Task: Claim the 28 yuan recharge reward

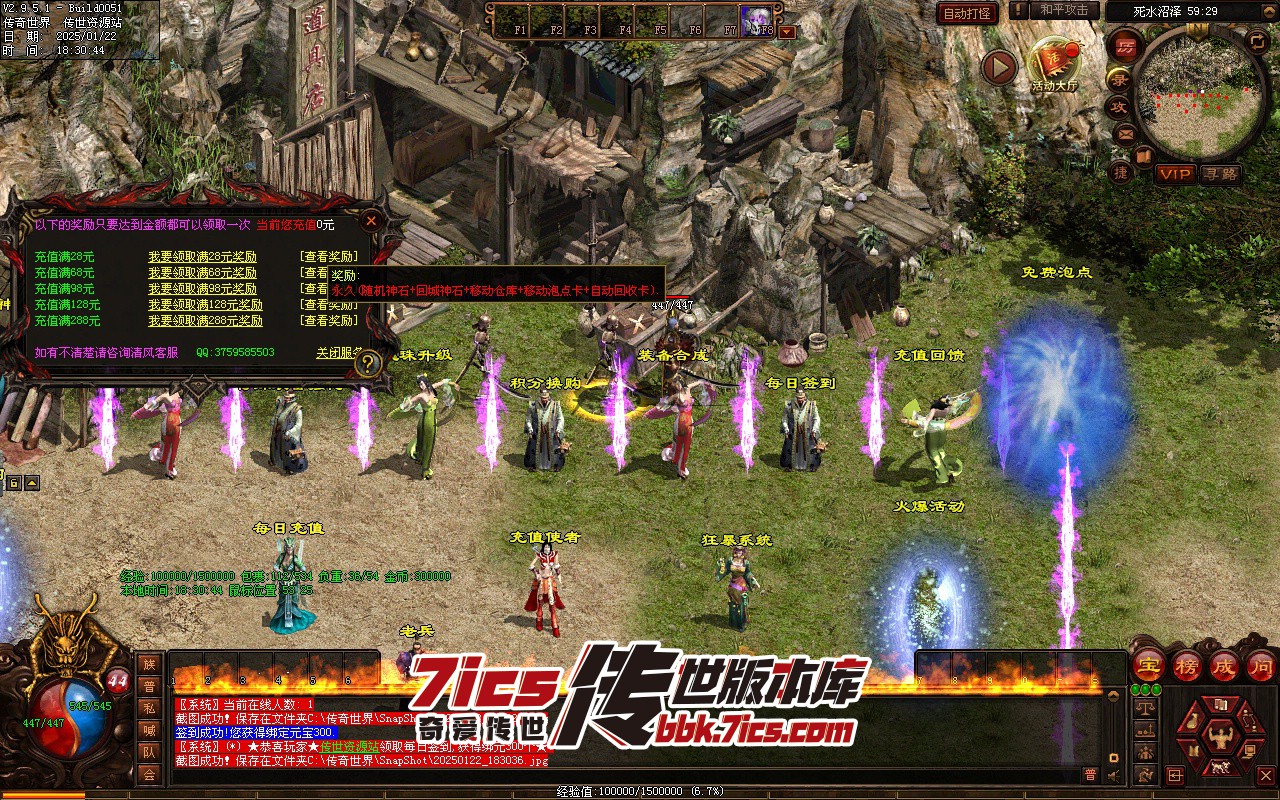Action: click(x=202, y=257)
